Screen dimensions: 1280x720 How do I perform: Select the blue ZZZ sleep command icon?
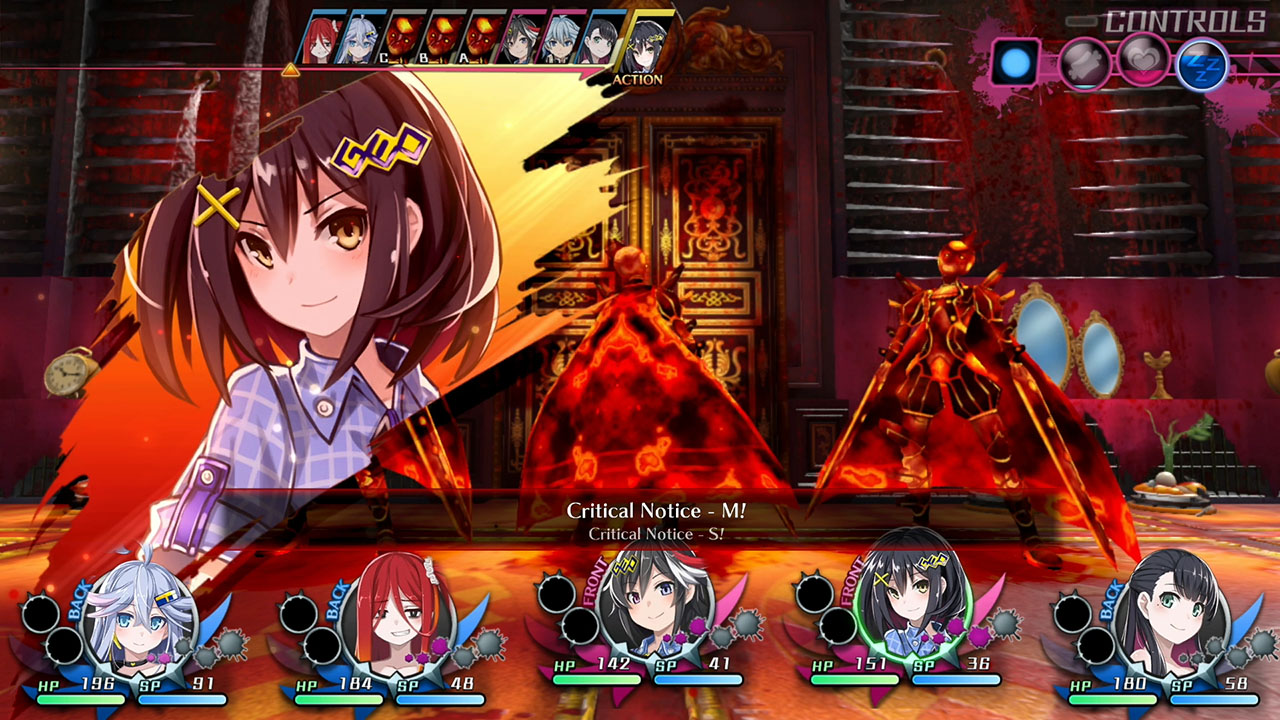click(x=1203, y=63)
